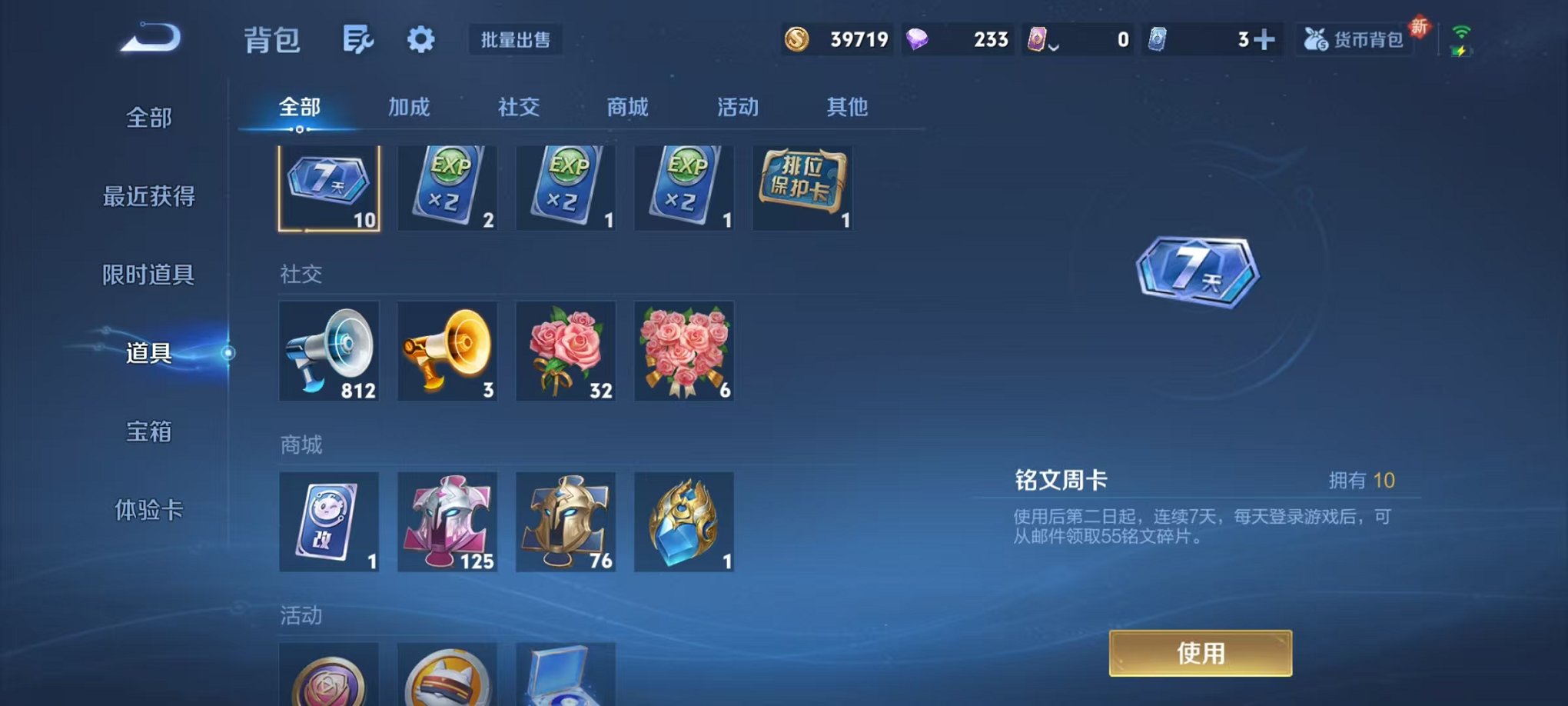This screenshot has height=706, width=1568.
Task: Select the blue gem chest item
Action: pyautogui.click(x=683, y=522)
